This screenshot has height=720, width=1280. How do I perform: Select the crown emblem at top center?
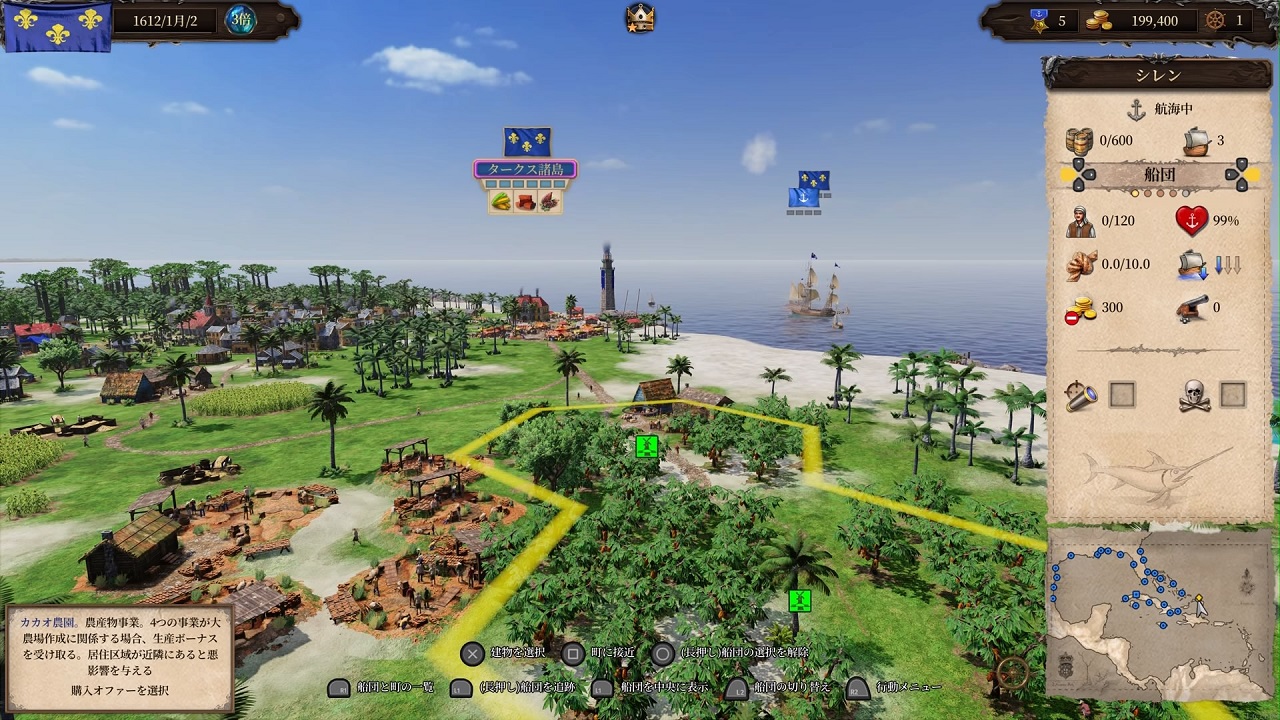[640, 17]
